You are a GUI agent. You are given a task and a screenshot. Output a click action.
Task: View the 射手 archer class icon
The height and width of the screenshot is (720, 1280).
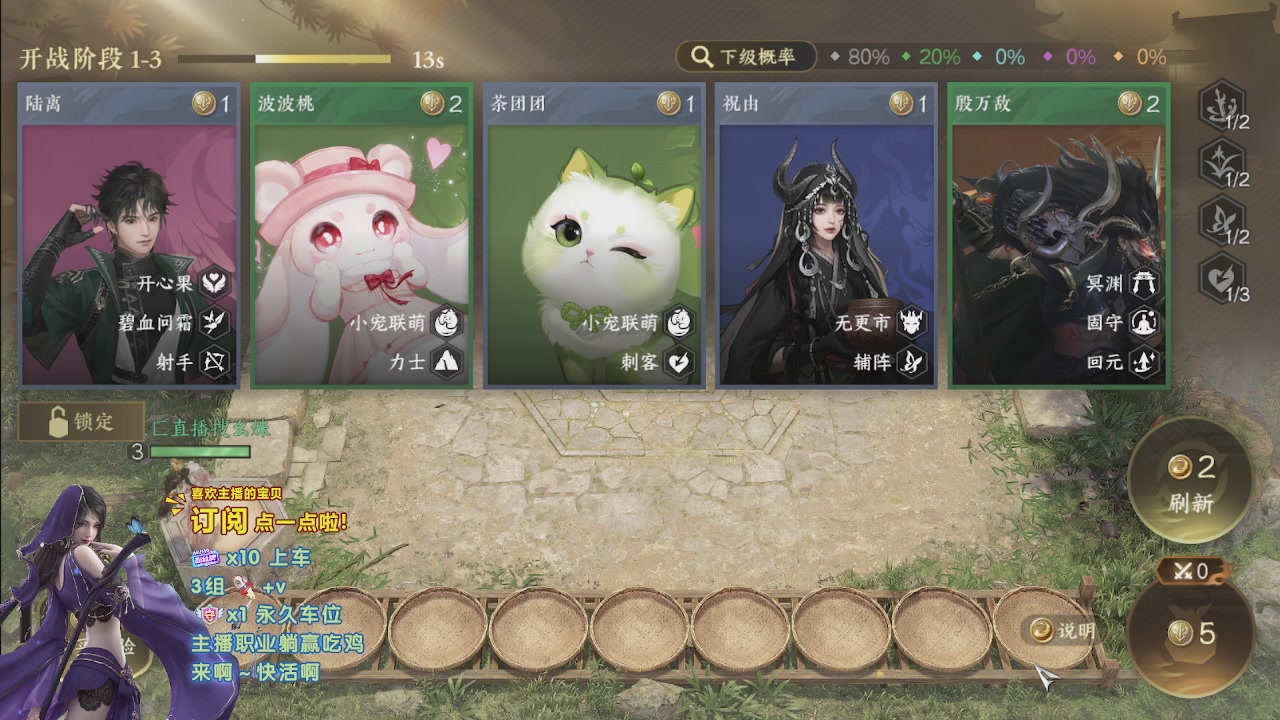[x=215, y=361]
